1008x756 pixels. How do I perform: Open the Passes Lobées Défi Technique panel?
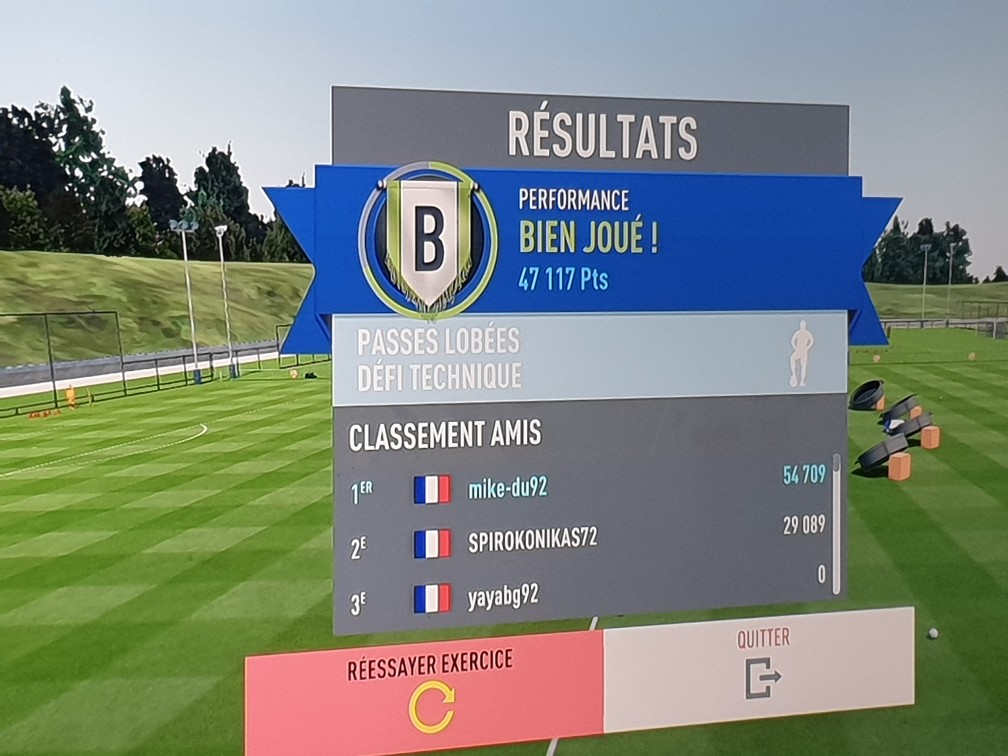589,358
